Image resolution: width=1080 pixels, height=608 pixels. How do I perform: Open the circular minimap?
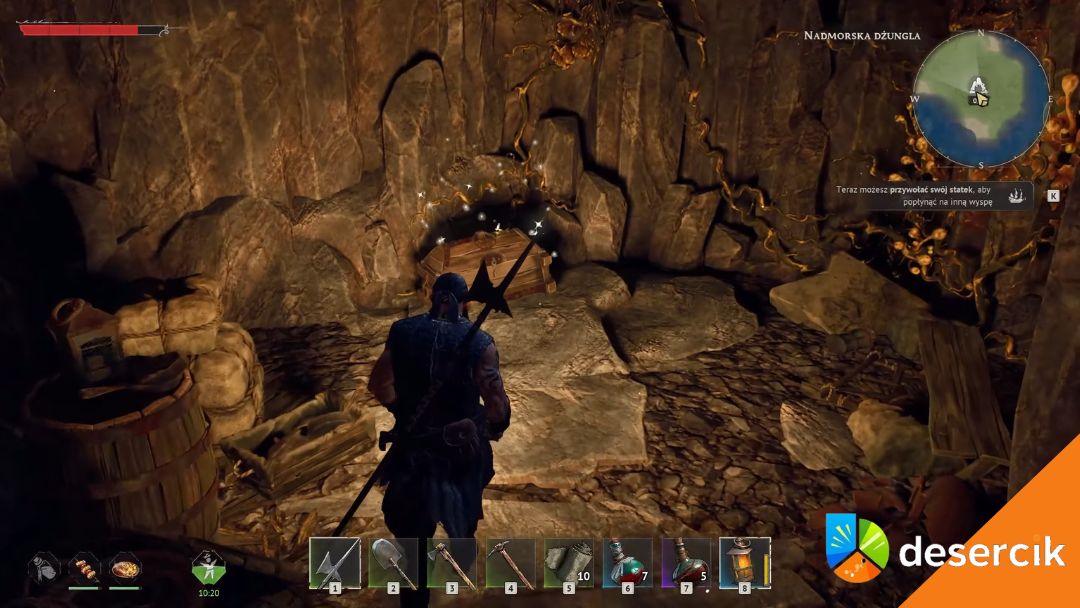coord(980,98)
